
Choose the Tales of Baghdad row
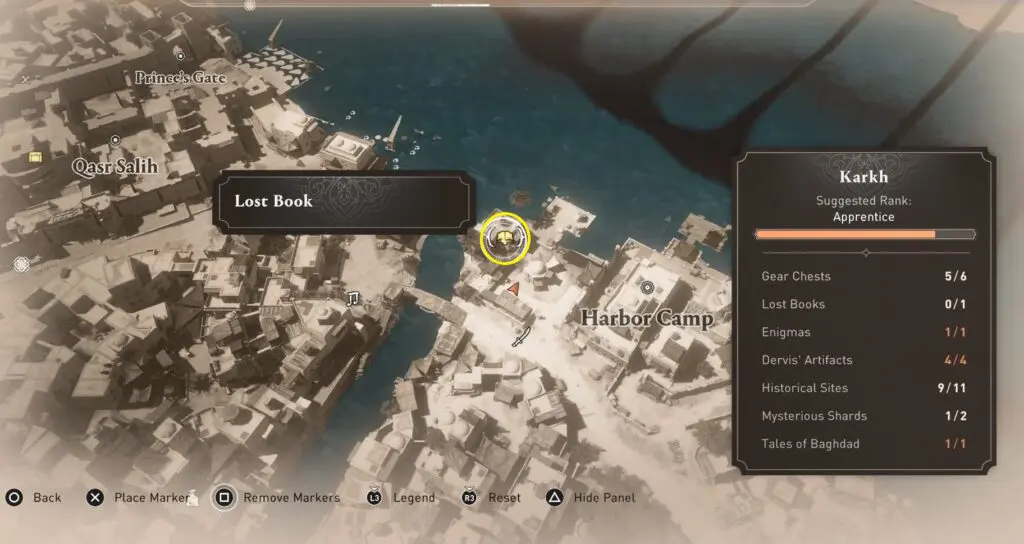pyautogui.click(x=864, y=444)
